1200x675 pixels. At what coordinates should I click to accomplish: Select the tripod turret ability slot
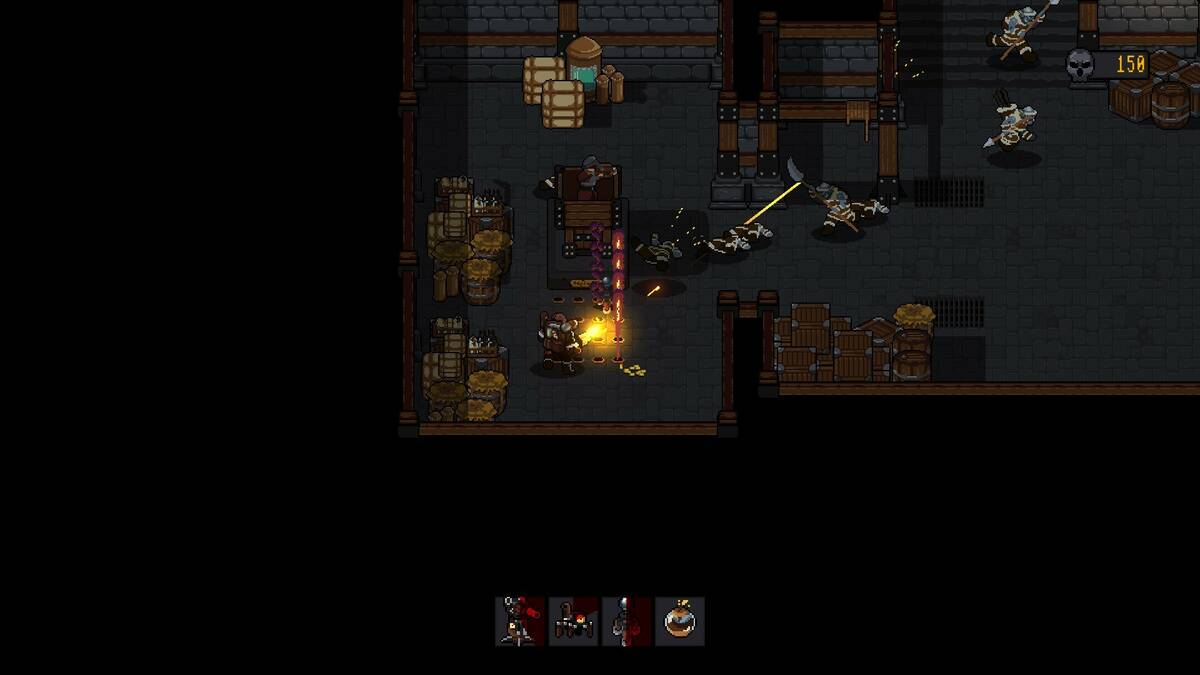(520, 621)
